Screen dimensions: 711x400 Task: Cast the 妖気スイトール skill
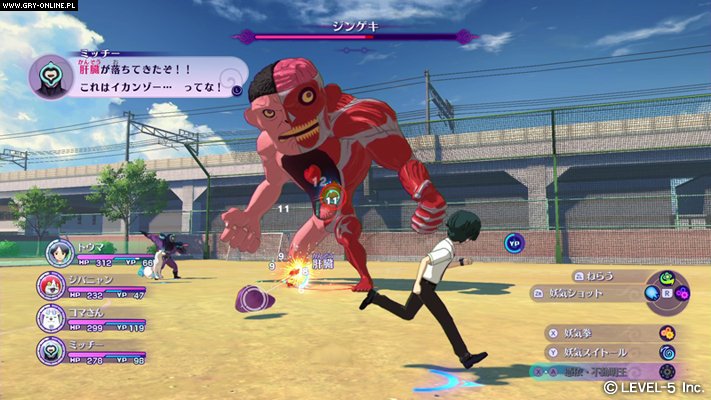tap(597, 351)
